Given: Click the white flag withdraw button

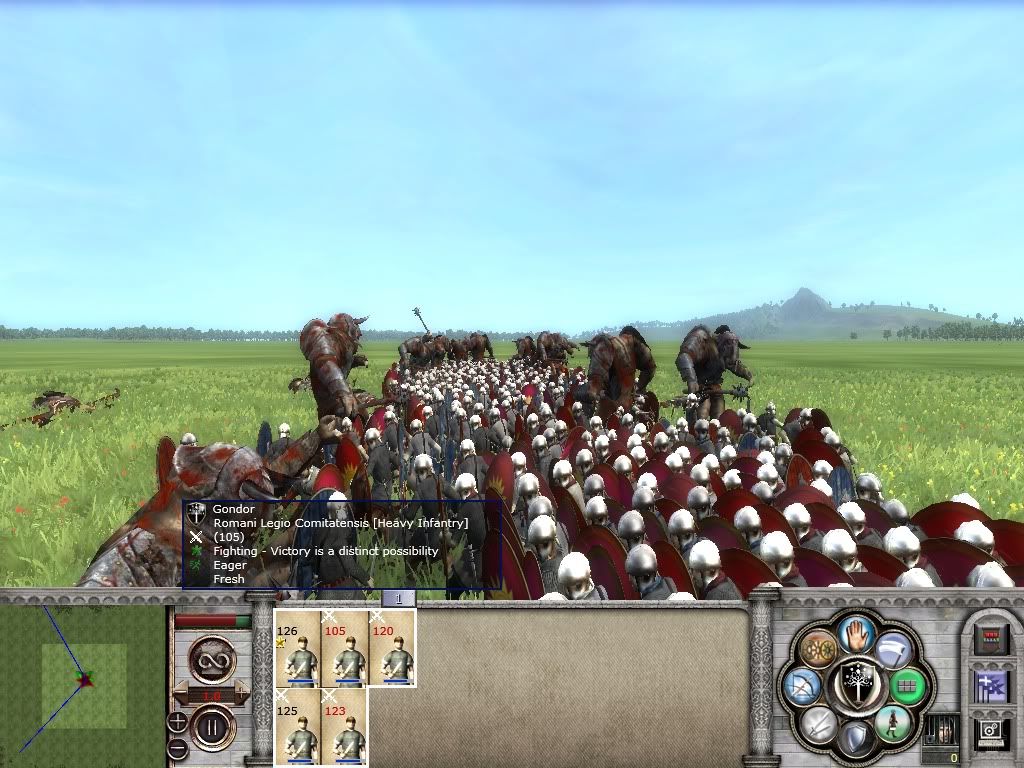Looking at the screenshot, I should (x=893, y=650).
